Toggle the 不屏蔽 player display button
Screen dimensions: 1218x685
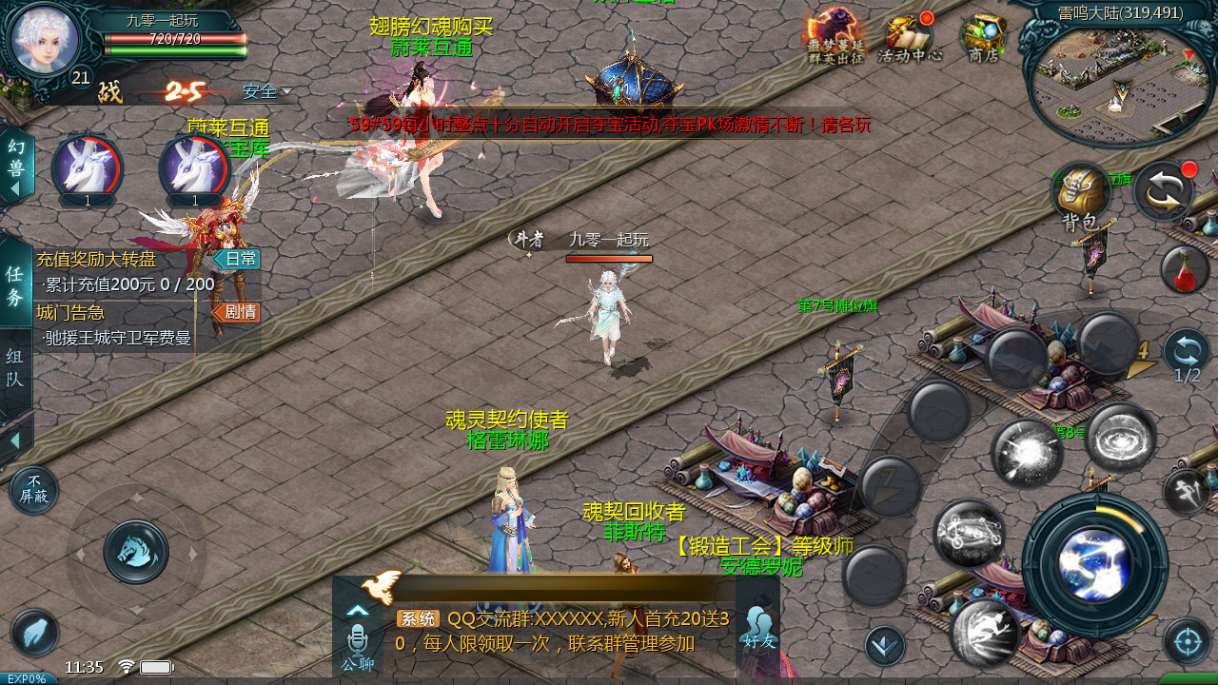(x=34, y=490)
